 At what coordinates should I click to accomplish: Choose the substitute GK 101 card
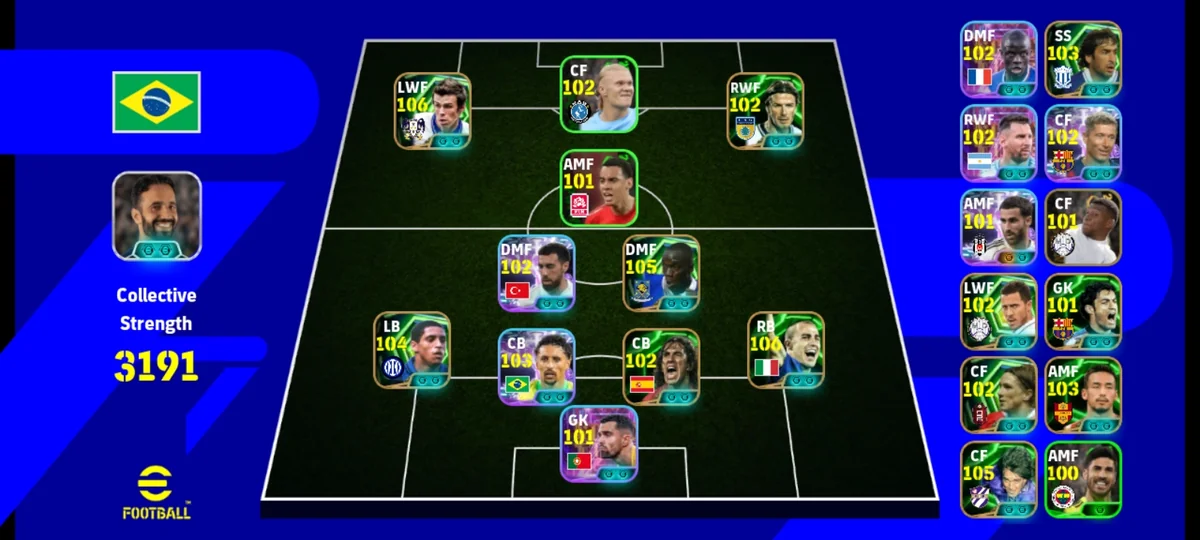[x=1083, y=311]
